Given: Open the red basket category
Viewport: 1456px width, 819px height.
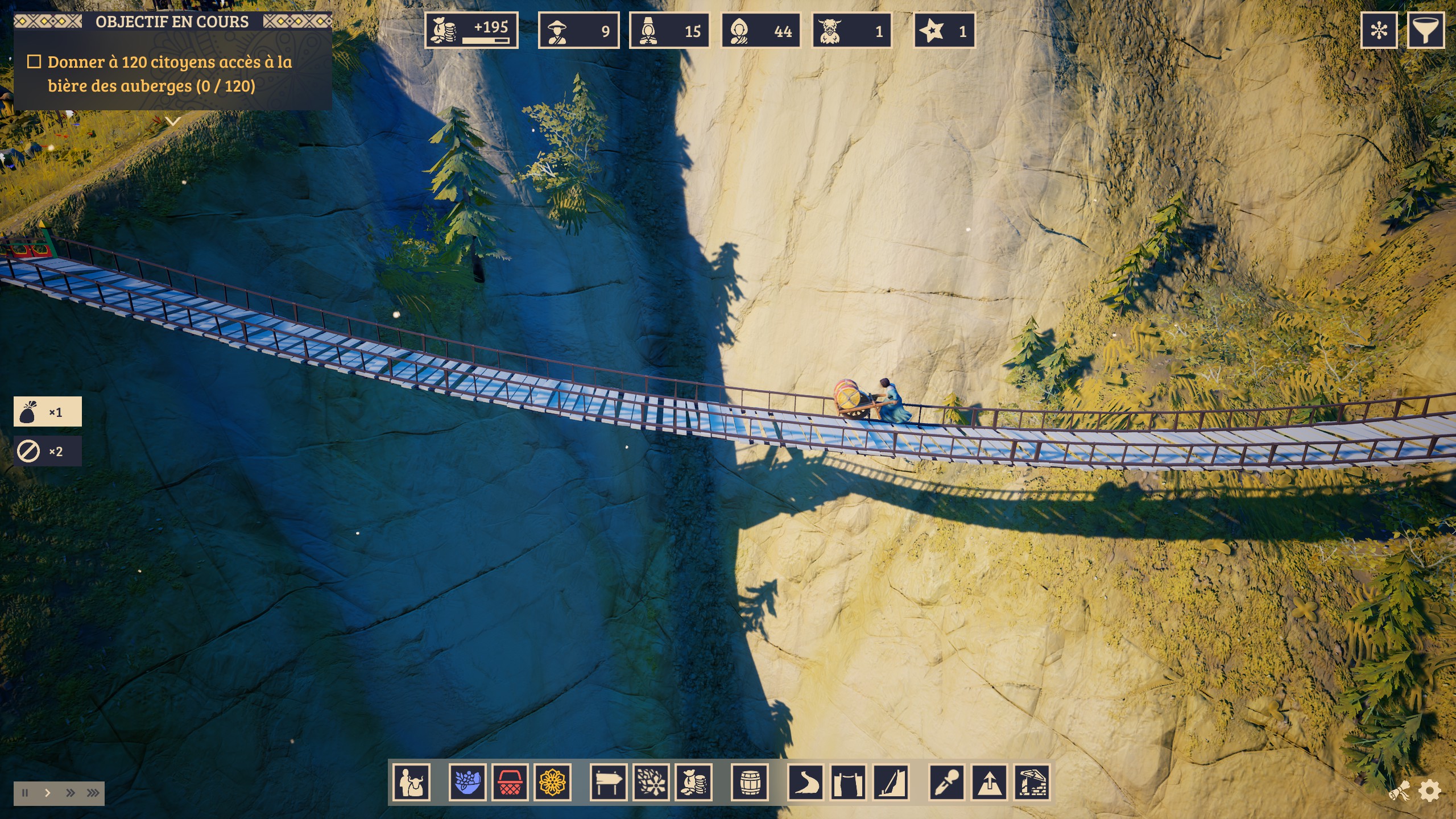Looking at the screenshot, I should pyautogui.click(x=510, y=783).
